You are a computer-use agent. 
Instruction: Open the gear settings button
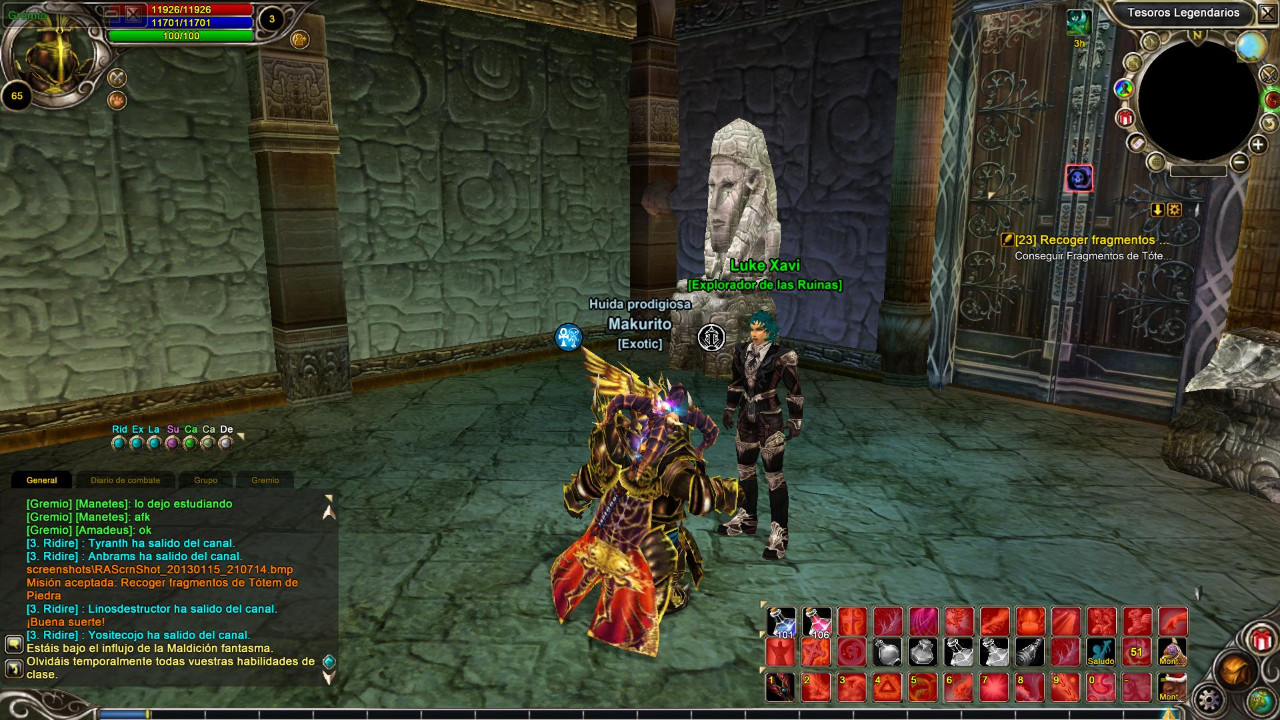[1210, 700]
